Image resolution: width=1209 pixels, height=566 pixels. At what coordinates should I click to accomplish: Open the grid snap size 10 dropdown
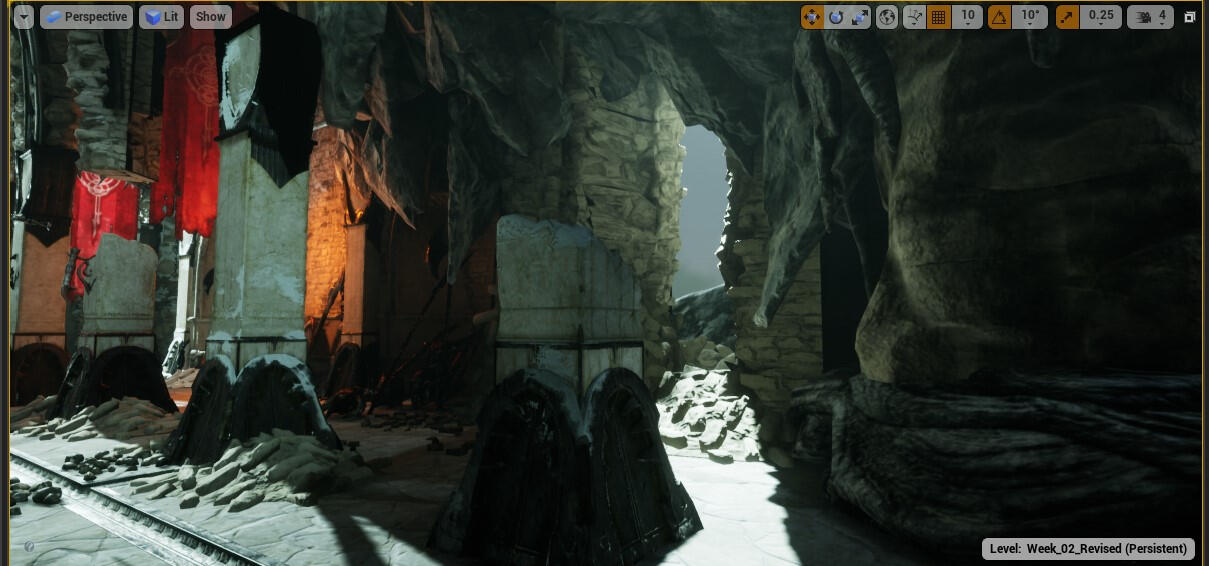(x=967, y=17)
